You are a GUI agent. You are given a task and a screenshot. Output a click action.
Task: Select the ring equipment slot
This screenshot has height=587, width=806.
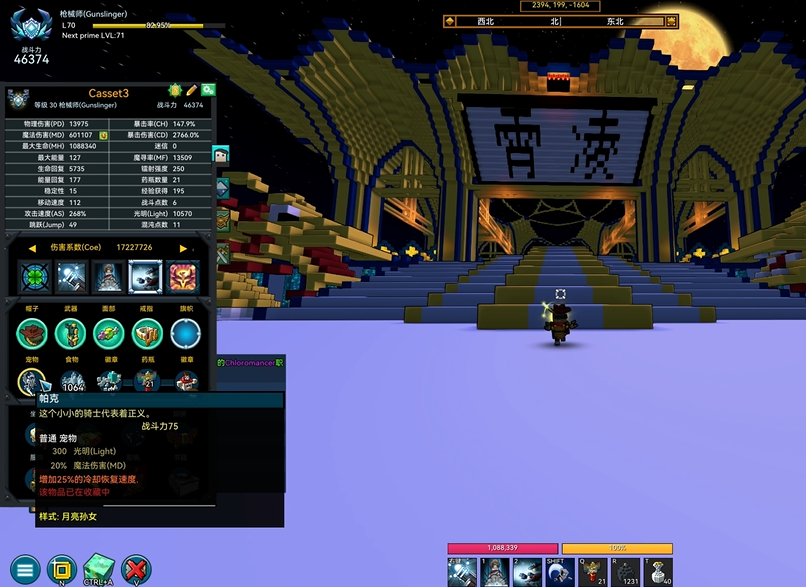[146, 334]
